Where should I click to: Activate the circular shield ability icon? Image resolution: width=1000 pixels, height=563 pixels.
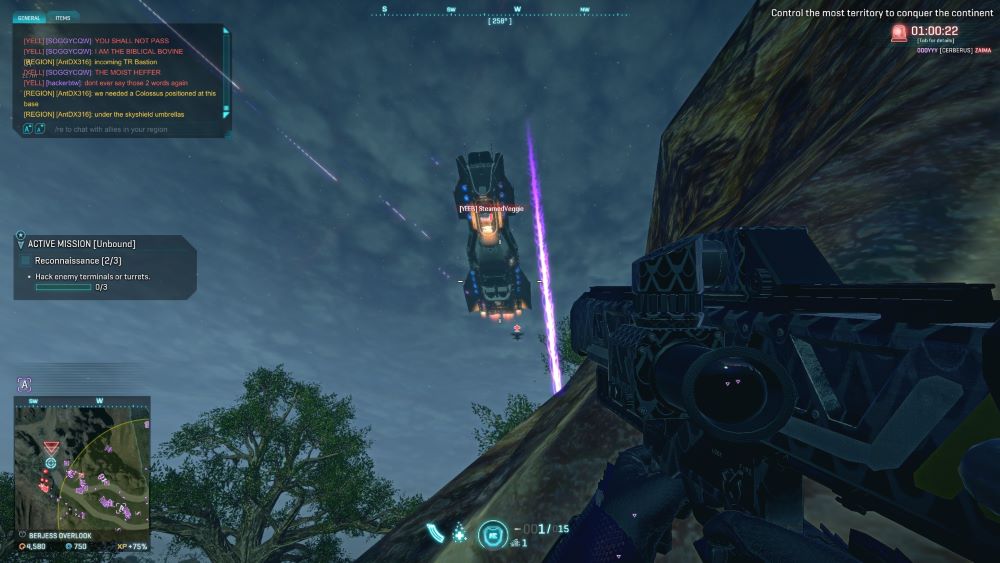(x=491, y=533)
